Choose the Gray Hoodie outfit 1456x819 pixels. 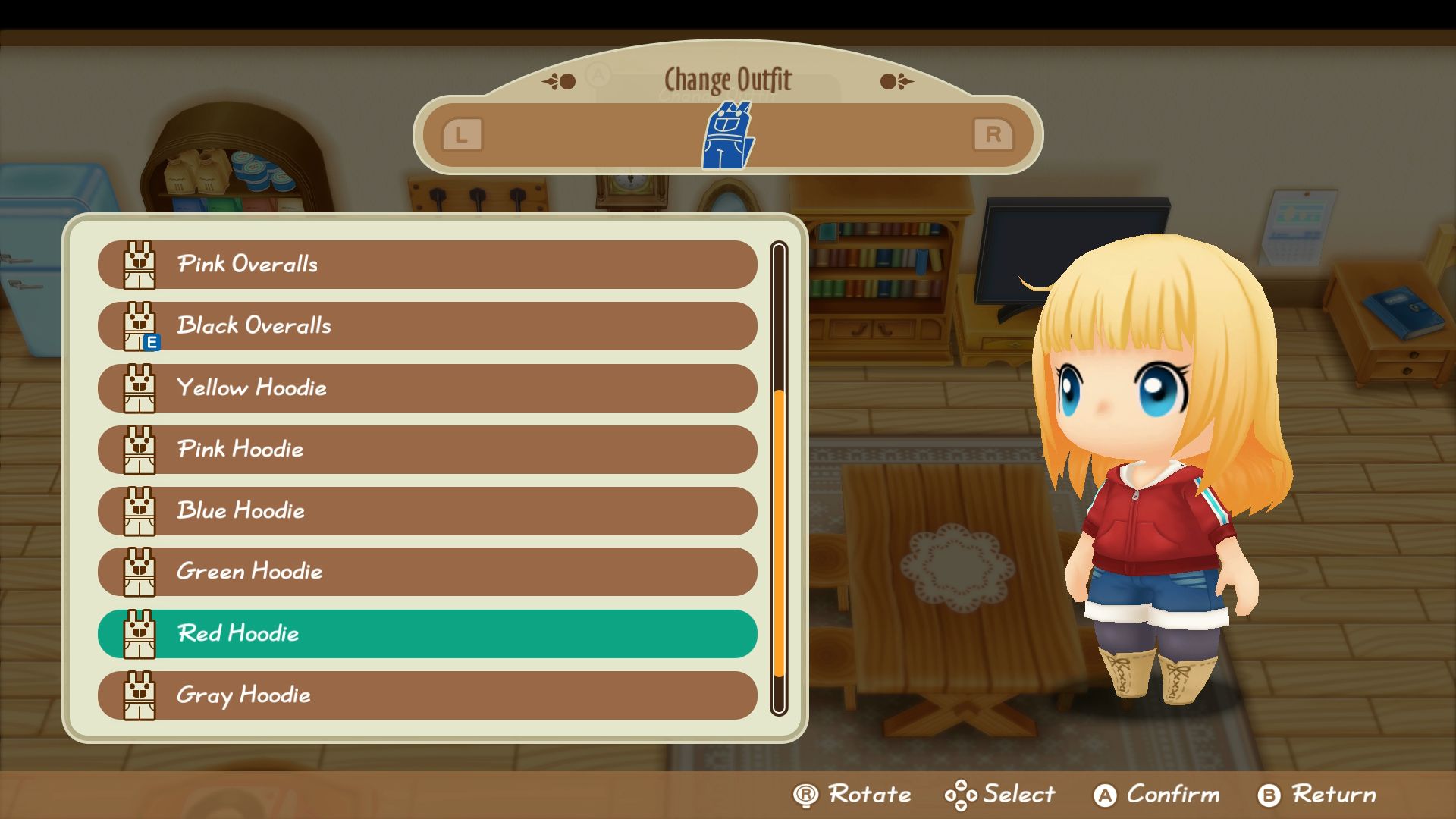pos(427,695)
